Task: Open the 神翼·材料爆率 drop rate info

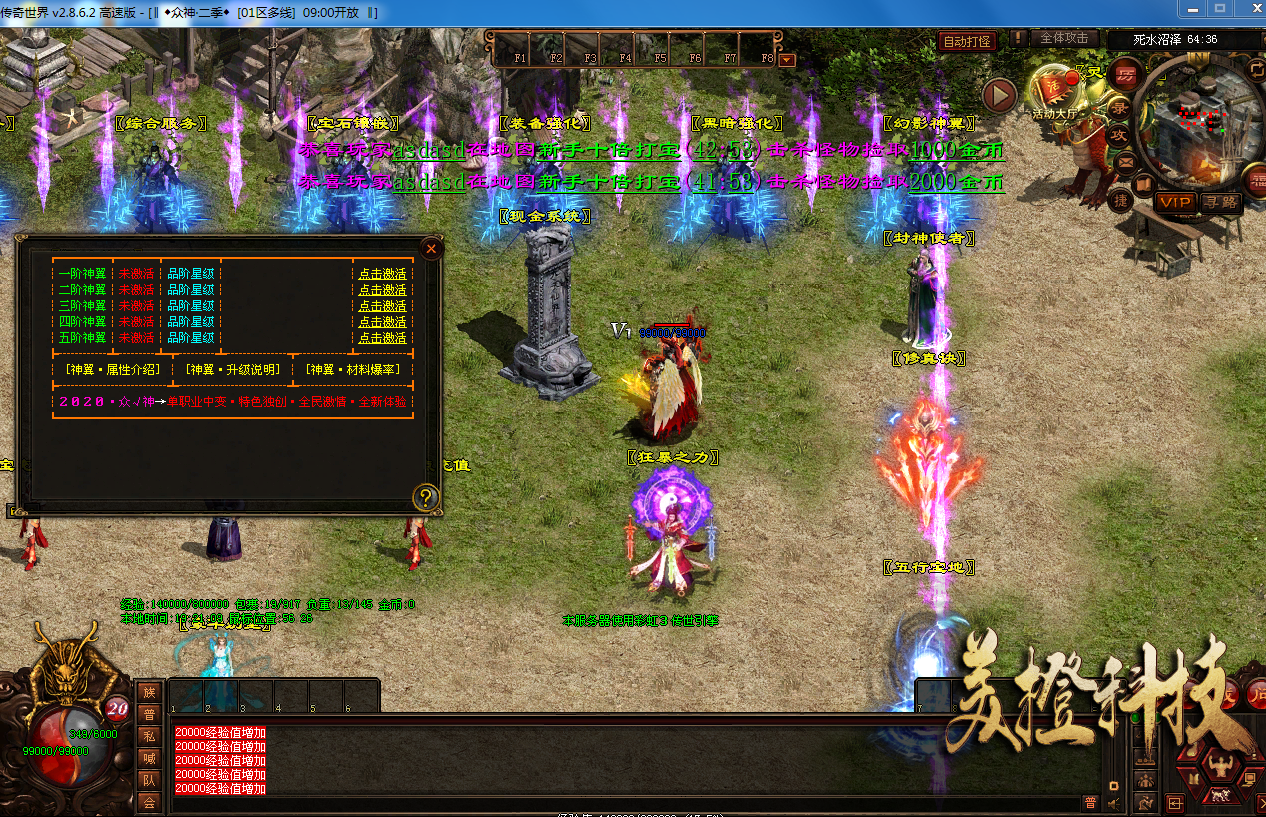Action: click(x=352, y=370)
